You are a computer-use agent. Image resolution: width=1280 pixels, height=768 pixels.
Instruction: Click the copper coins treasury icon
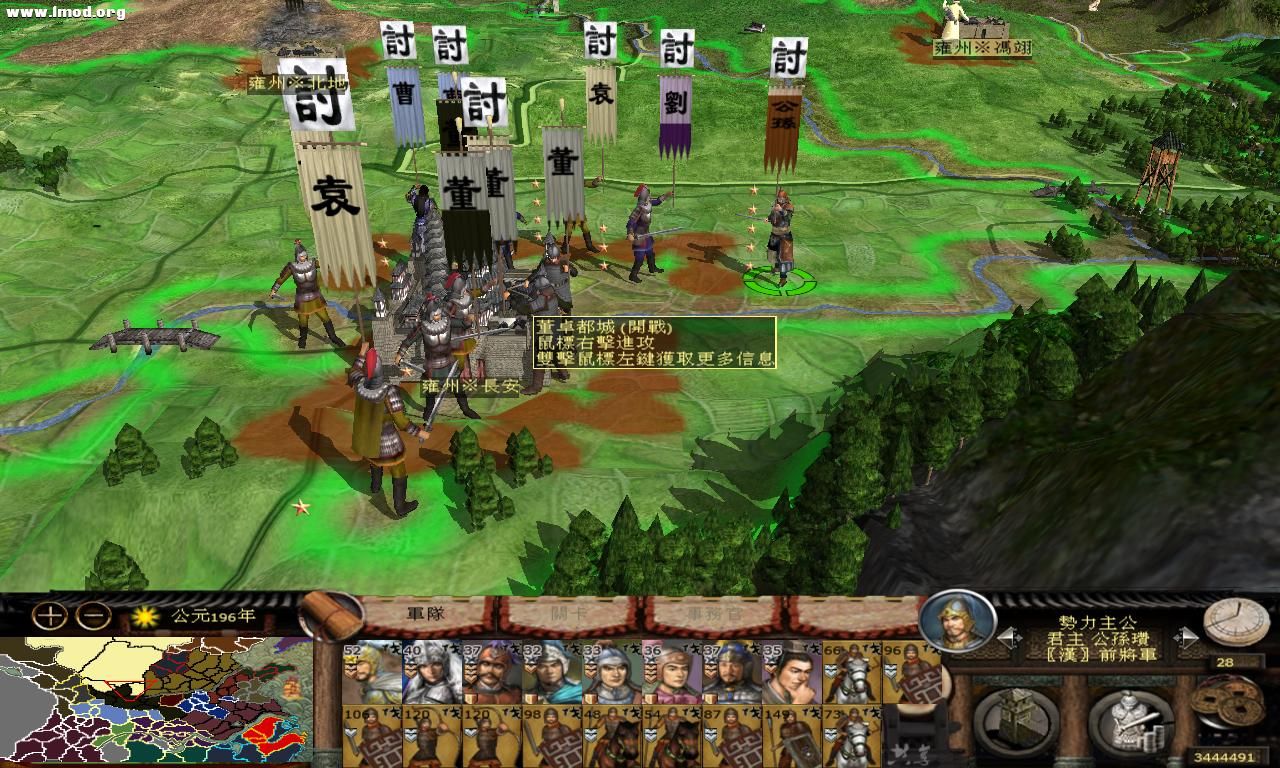1226,700
